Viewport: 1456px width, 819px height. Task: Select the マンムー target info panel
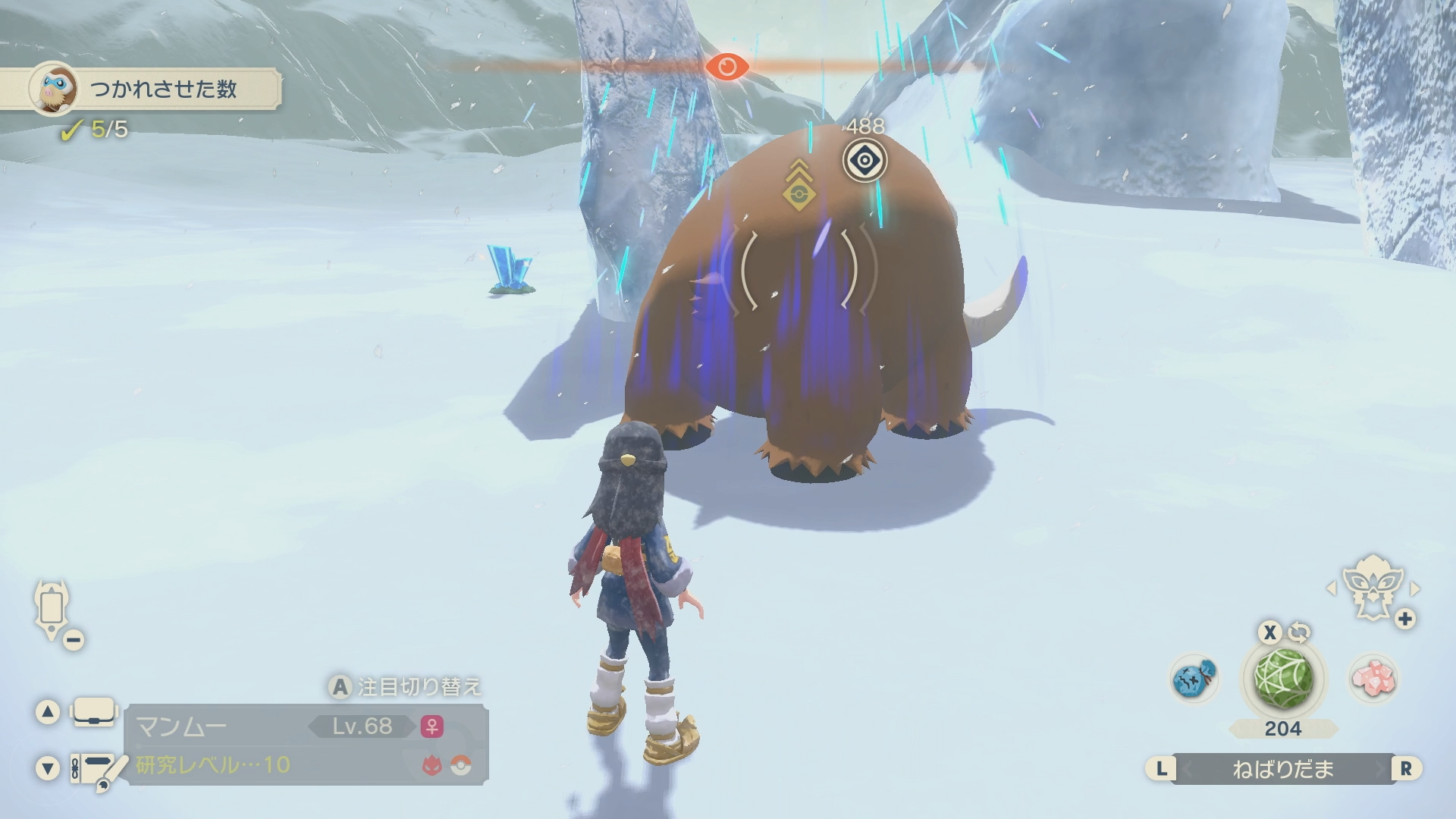(x=306, y=744)
